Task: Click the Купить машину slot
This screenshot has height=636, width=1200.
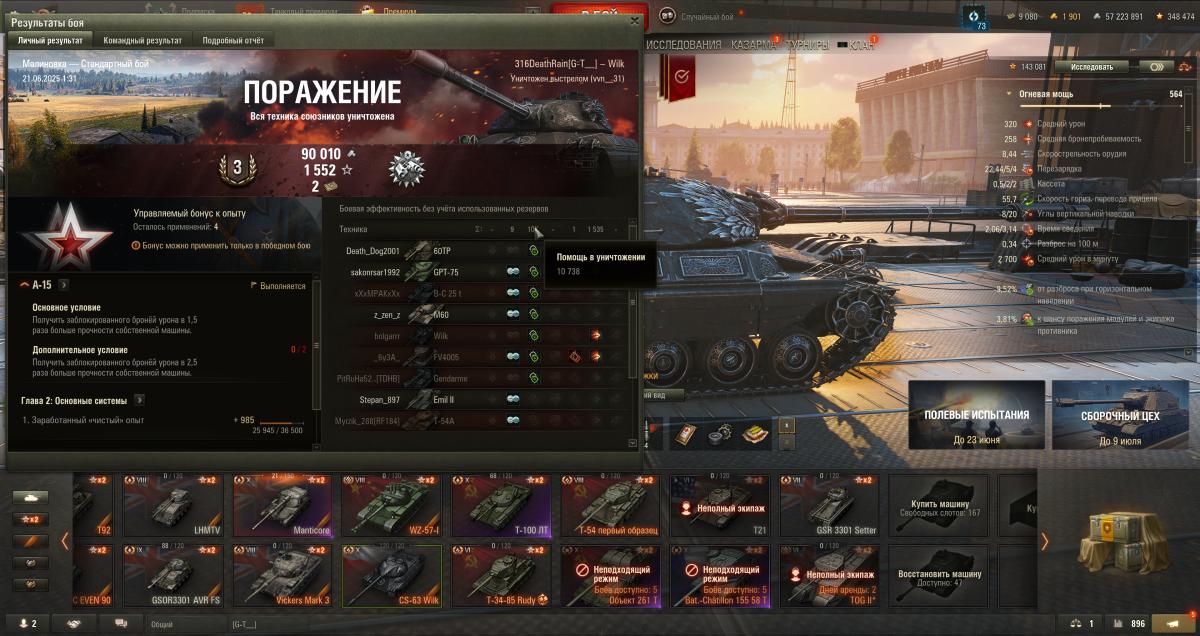Action: click(939, 506)
